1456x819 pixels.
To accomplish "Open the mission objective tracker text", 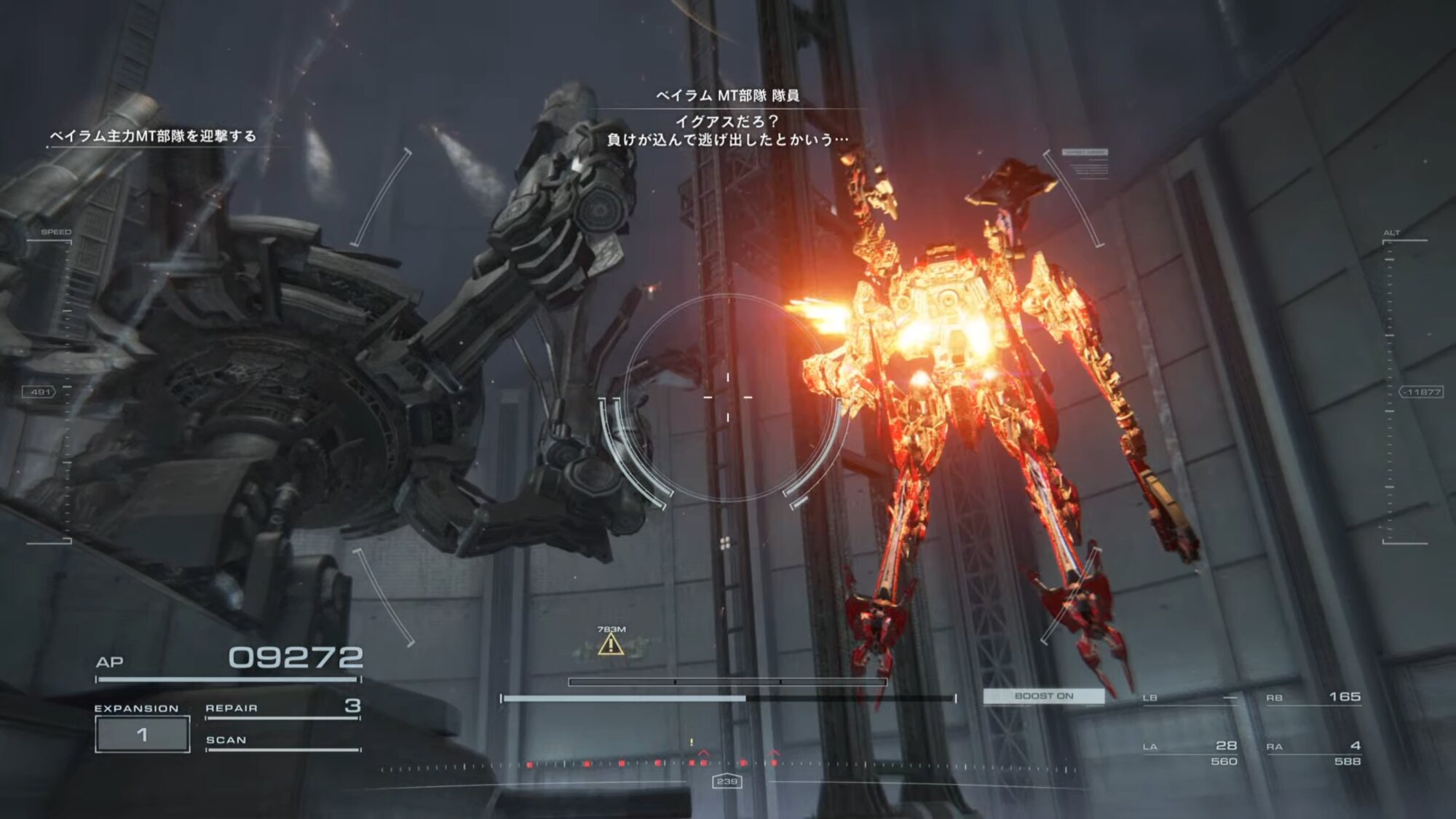I will [x=153, y=136].
